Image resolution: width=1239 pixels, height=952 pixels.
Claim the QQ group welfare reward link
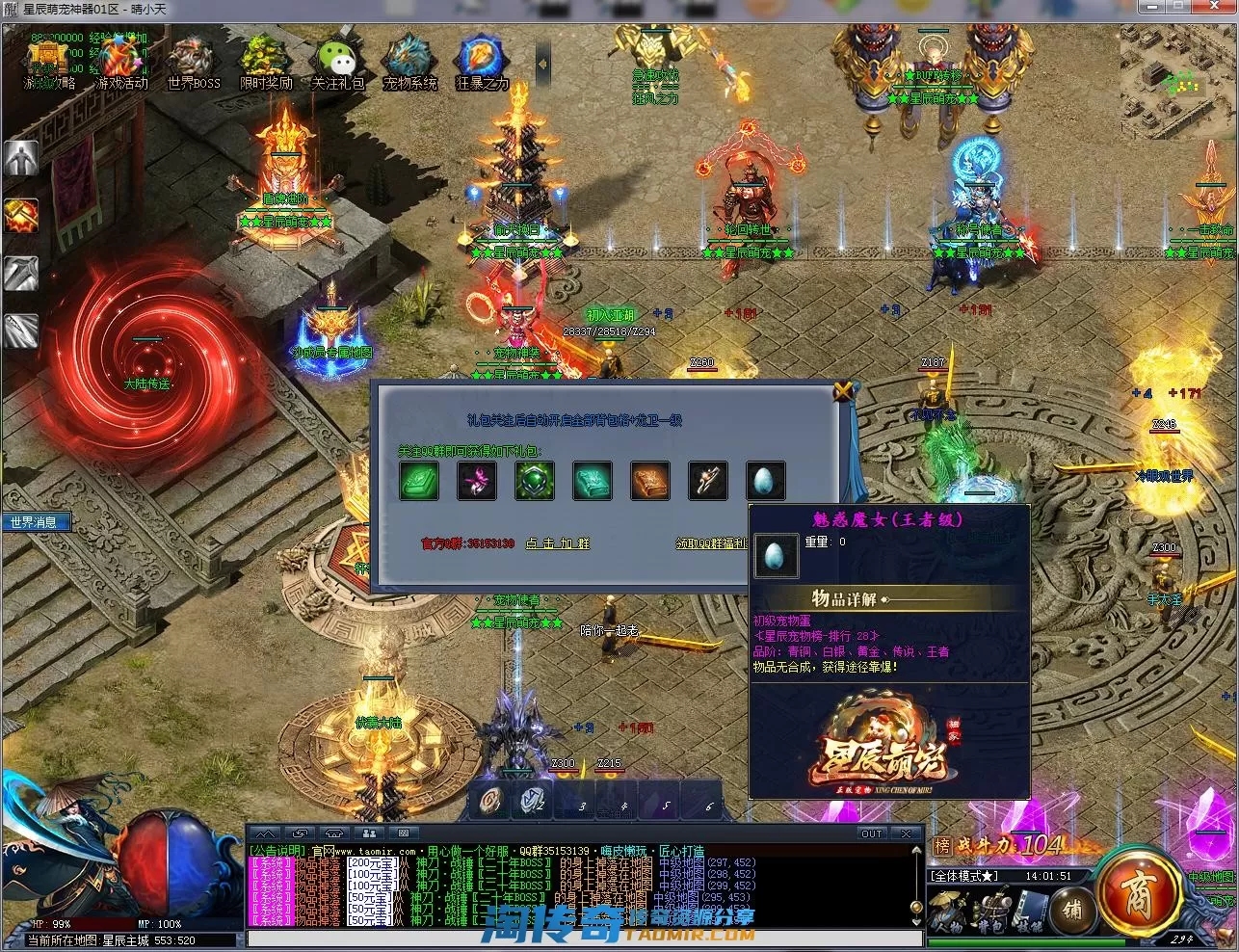(711, 543)
